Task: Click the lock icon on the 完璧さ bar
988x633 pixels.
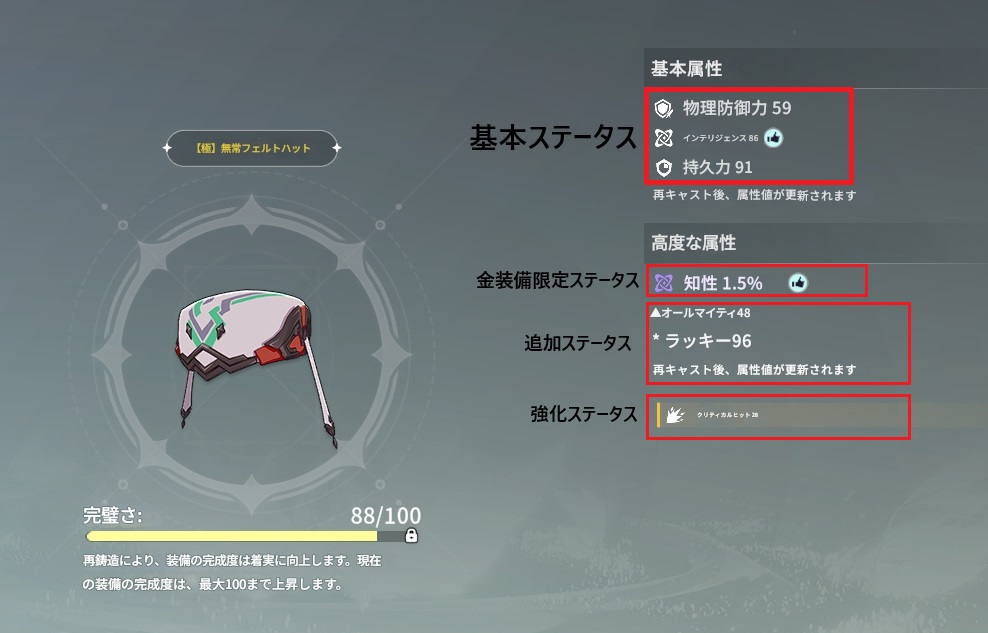Action: pyautogui.click(x=411, y=536)
